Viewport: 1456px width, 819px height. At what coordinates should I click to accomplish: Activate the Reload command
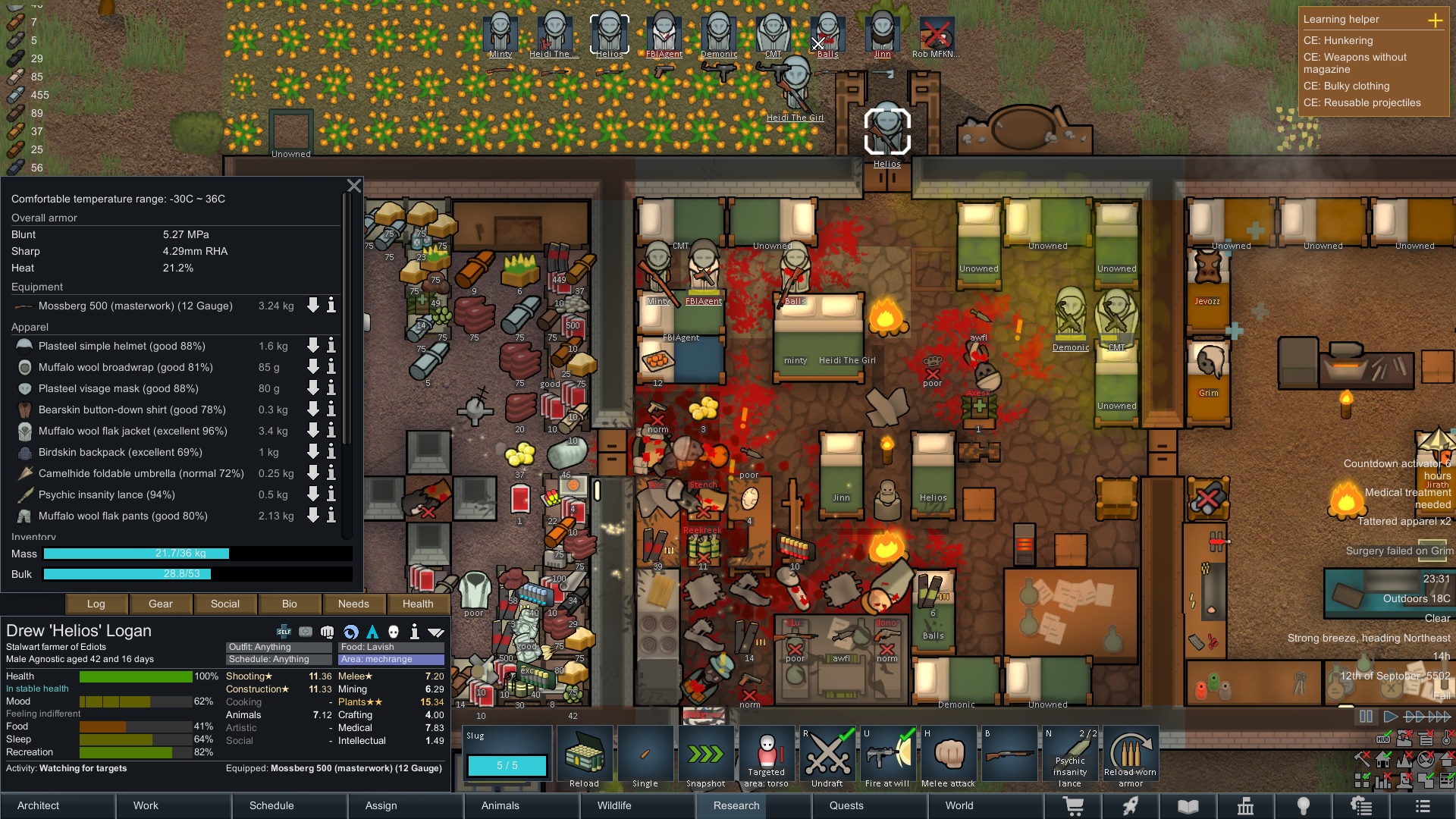point(584,755)
